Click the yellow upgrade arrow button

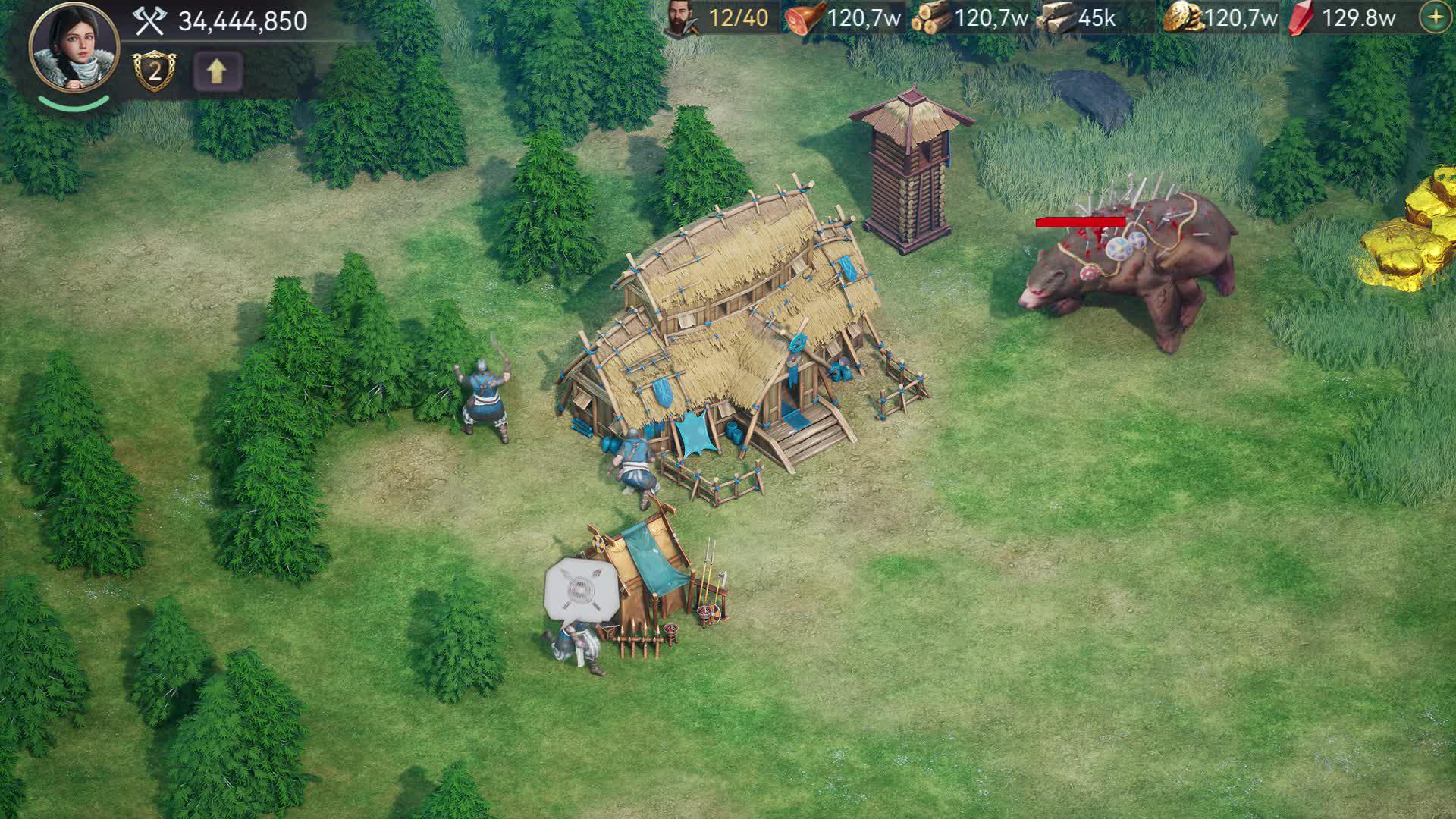click(x=217, y=71)
